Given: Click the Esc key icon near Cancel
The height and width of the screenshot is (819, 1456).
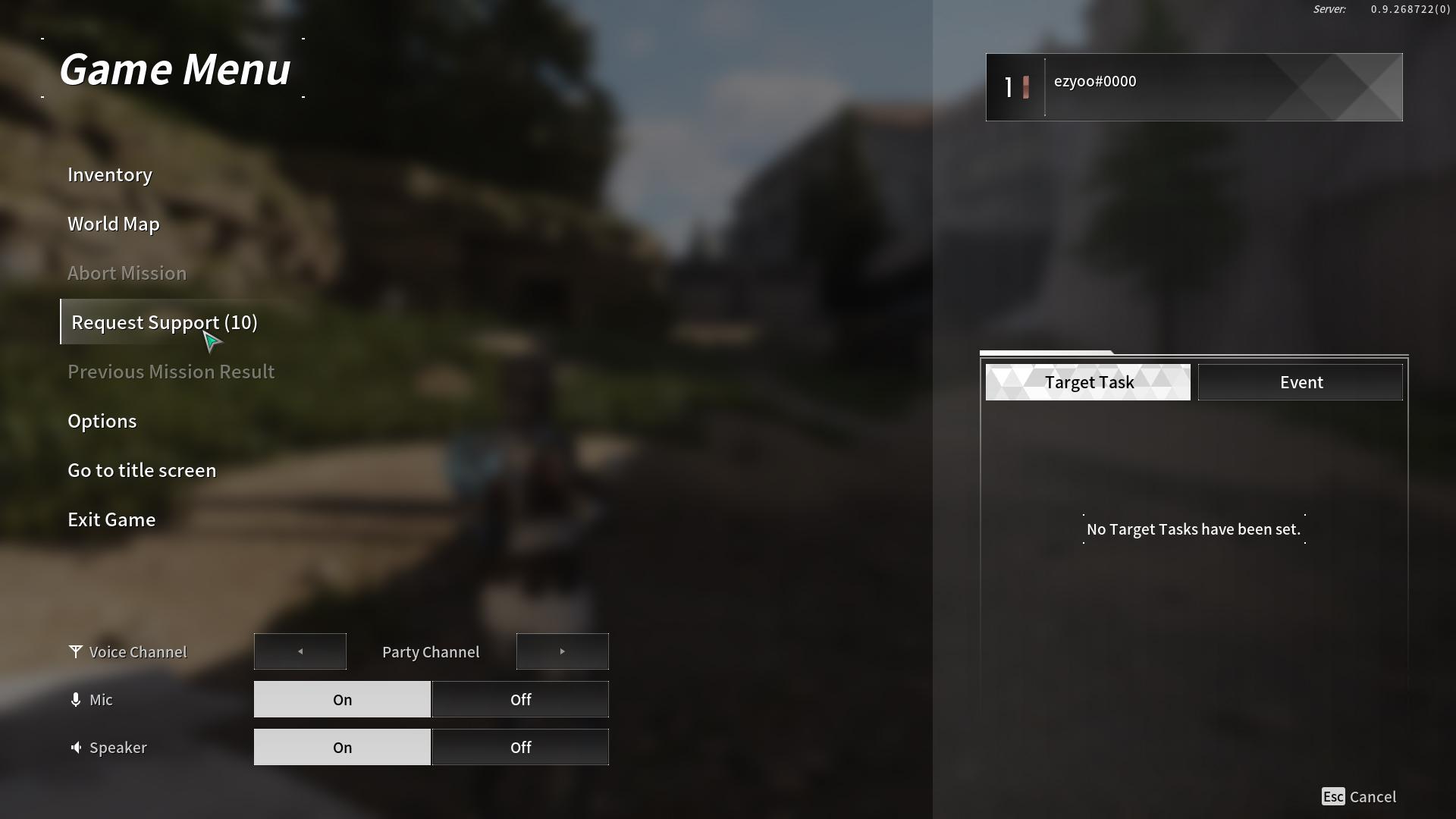Looking at the screenshot, I should coord(1334,796).
